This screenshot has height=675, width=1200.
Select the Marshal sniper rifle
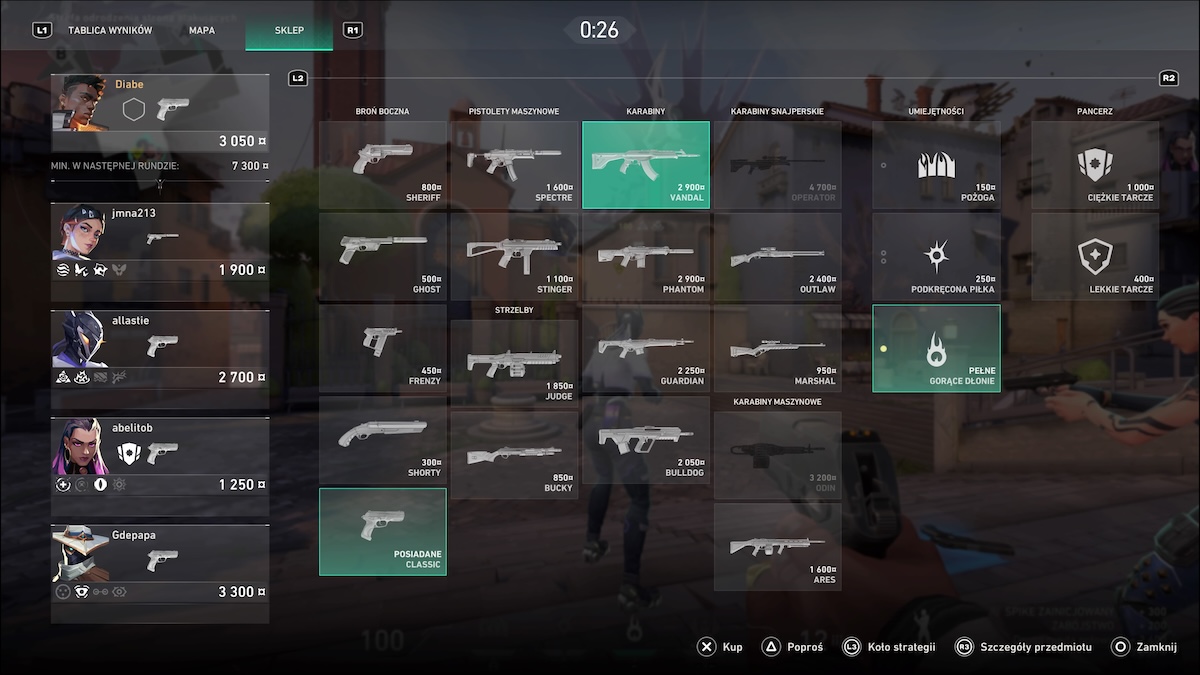tap(777, 348)
